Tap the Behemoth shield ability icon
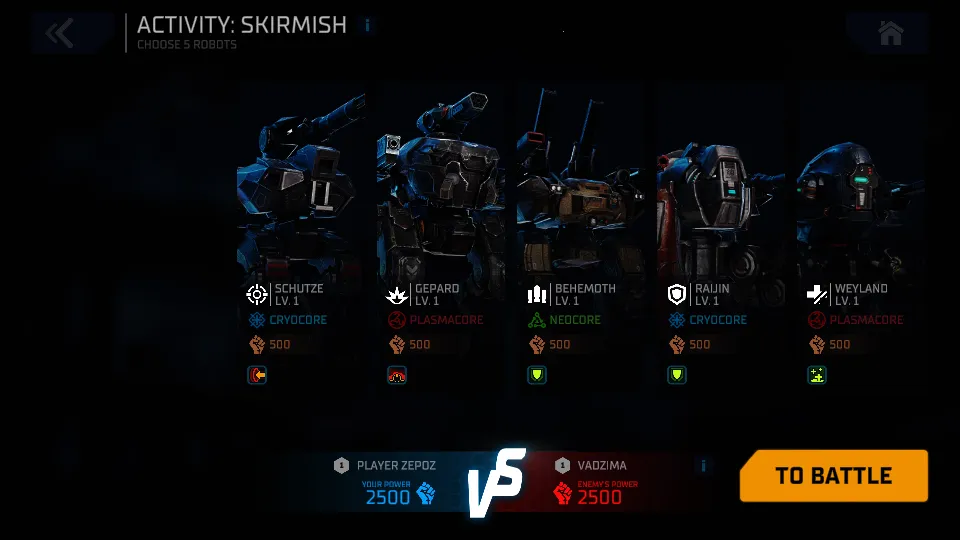The image size is (960, 540). point(537,375)
